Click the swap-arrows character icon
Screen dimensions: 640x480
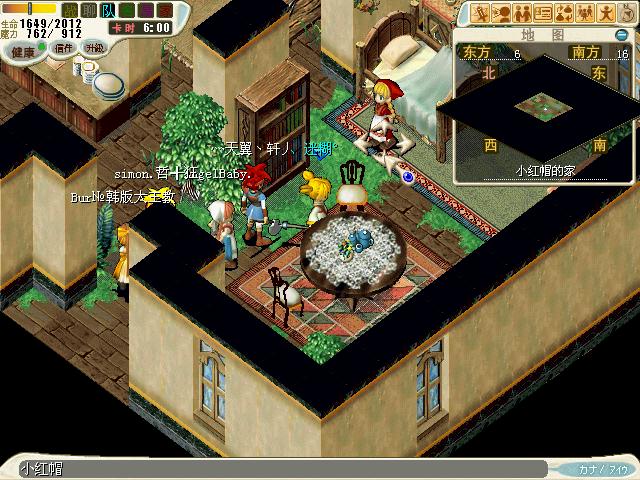[x=564, y=12]
